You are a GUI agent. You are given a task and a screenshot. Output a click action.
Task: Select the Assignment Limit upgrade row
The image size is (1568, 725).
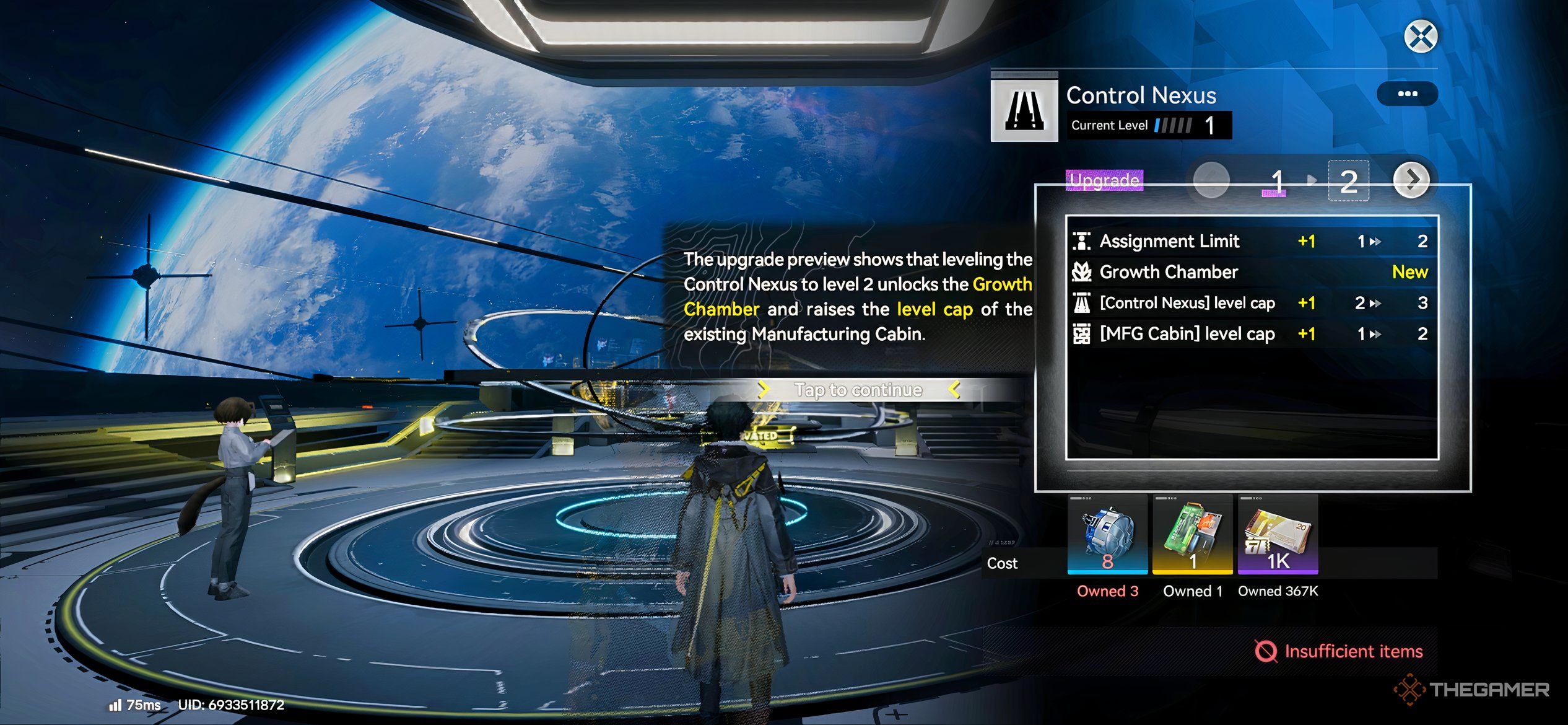pyautogui.click(x=1251, y=241)
